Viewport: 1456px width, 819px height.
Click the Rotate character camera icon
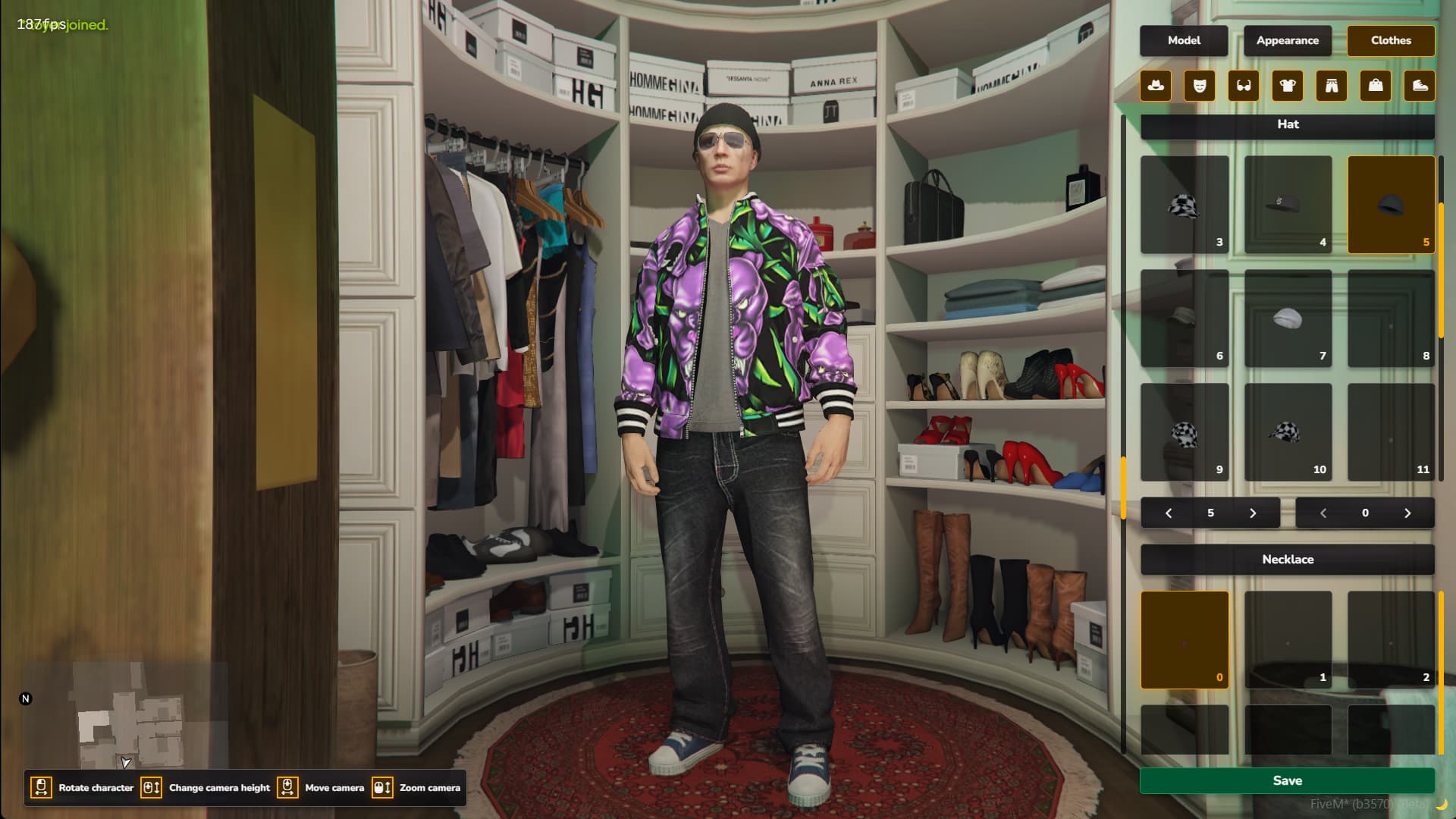[42, 788]
